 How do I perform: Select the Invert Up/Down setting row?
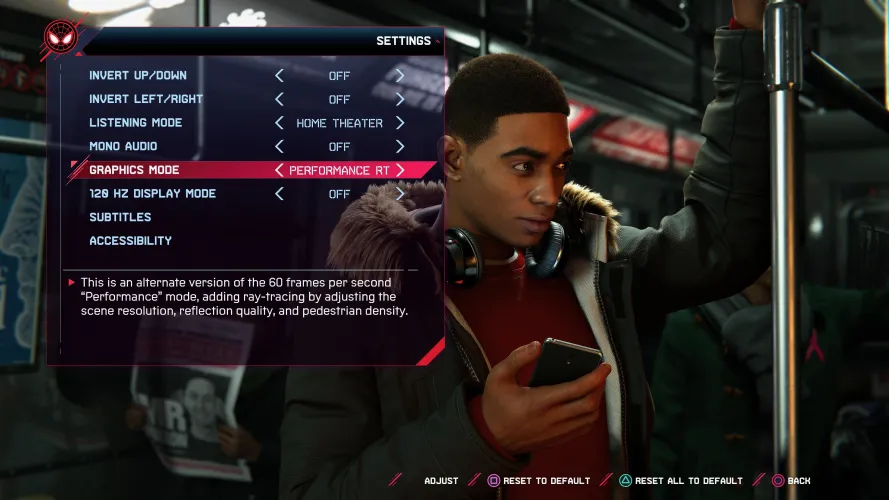pyautogui.click(x=138, y=76)
